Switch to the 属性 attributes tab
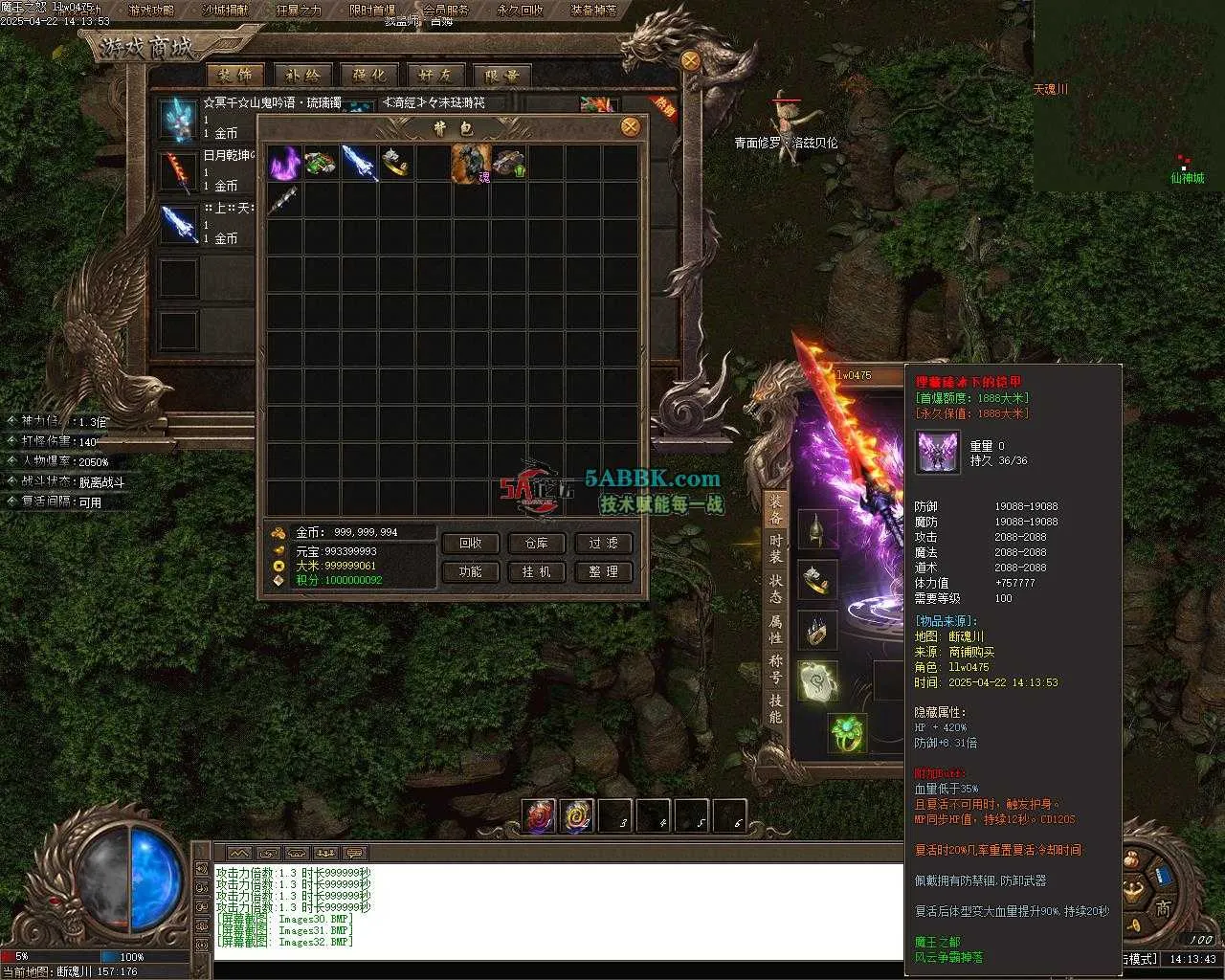 pos(775,629)
